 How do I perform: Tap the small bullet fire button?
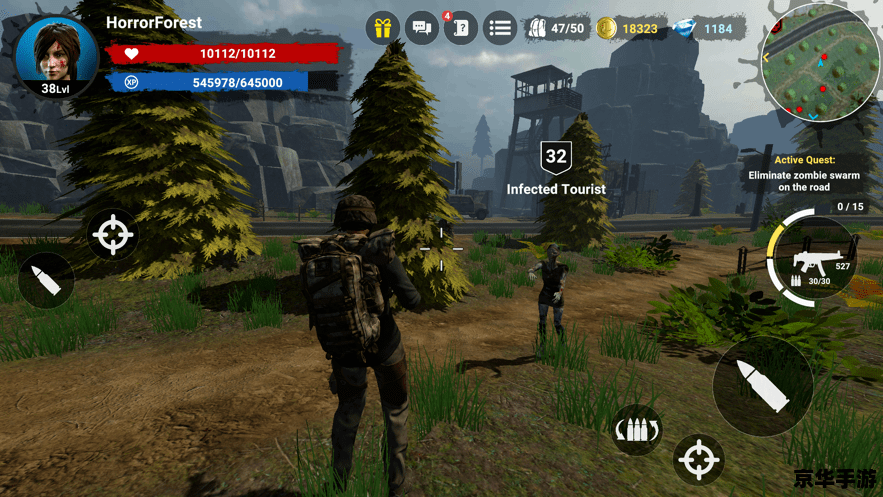coord(46,281)
